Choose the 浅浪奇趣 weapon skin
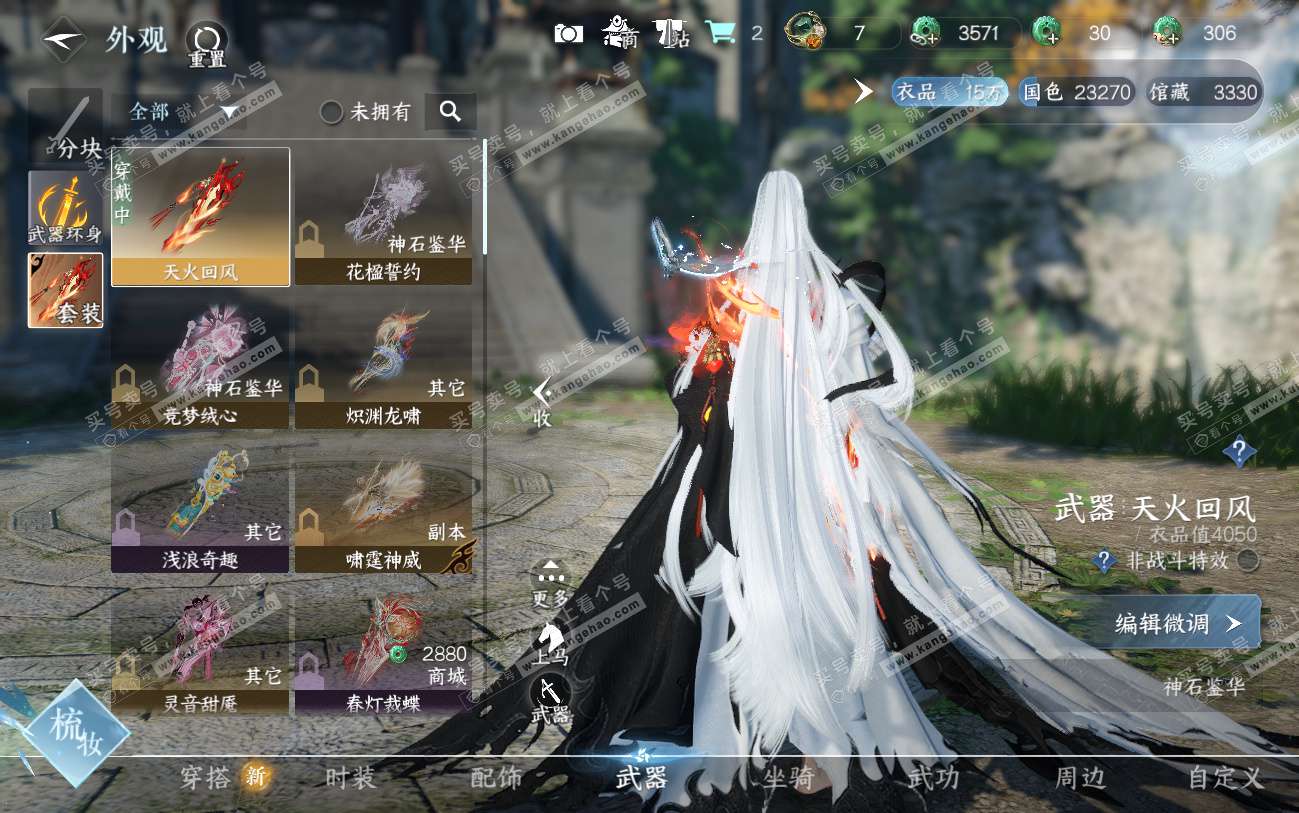The image size is (1299, 813). (201, 505)
